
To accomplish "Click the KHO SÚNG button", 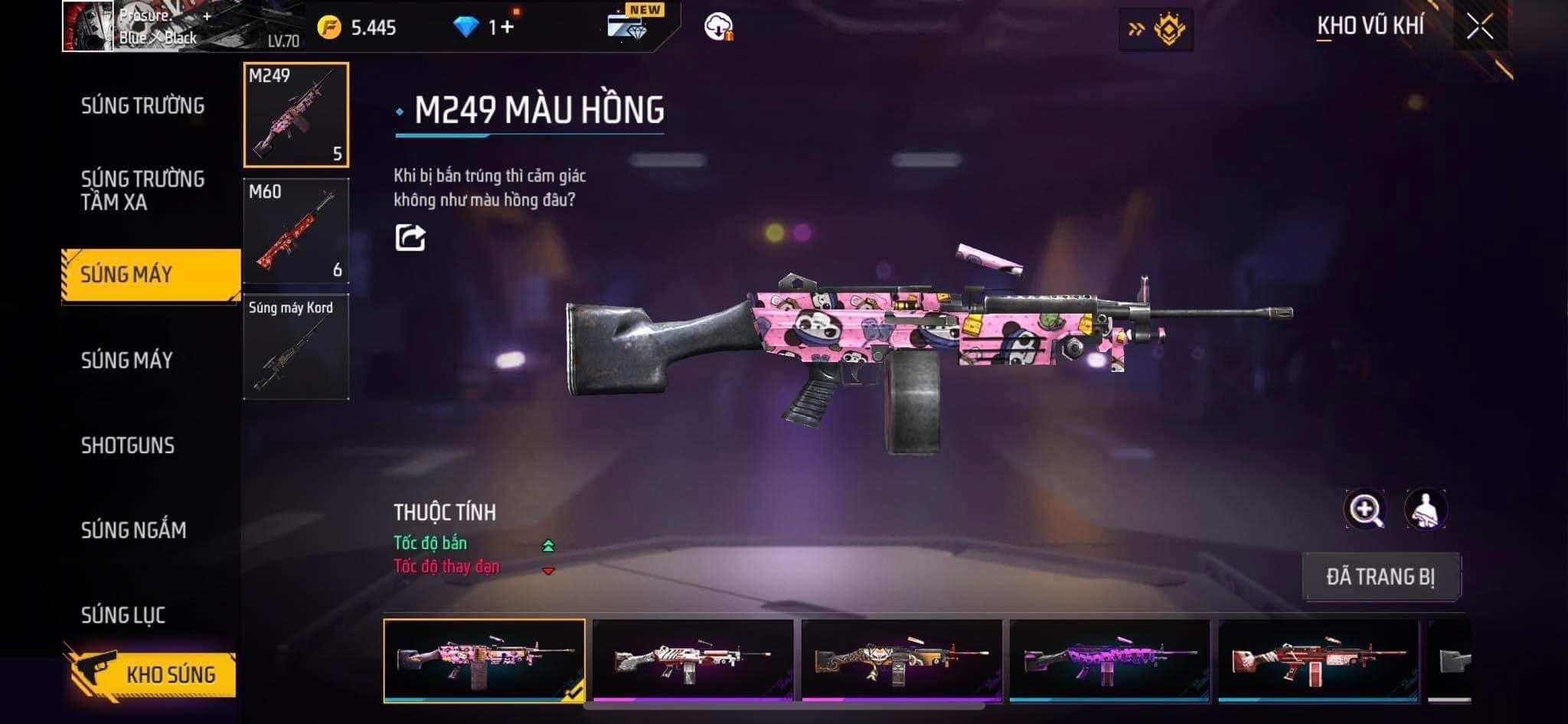I will (x=152, y=674).
